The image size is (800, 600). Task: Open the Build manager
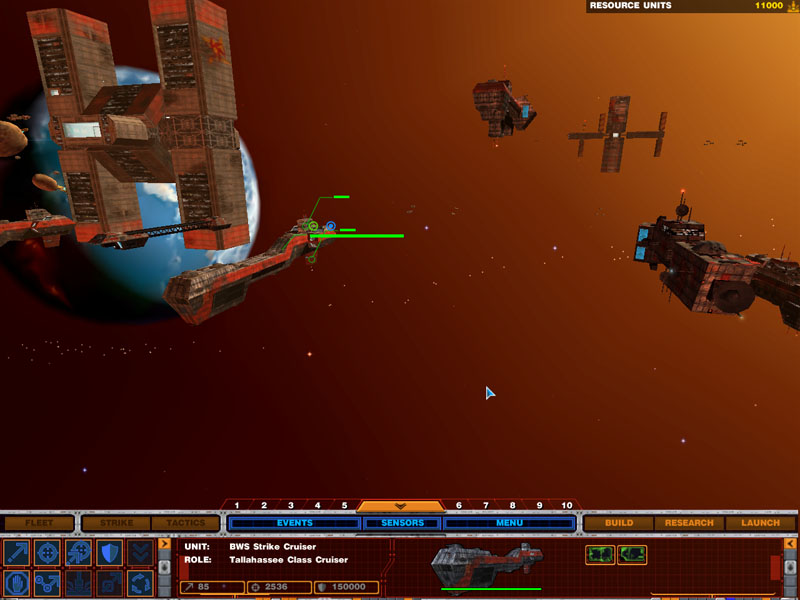tap(619, 523)
